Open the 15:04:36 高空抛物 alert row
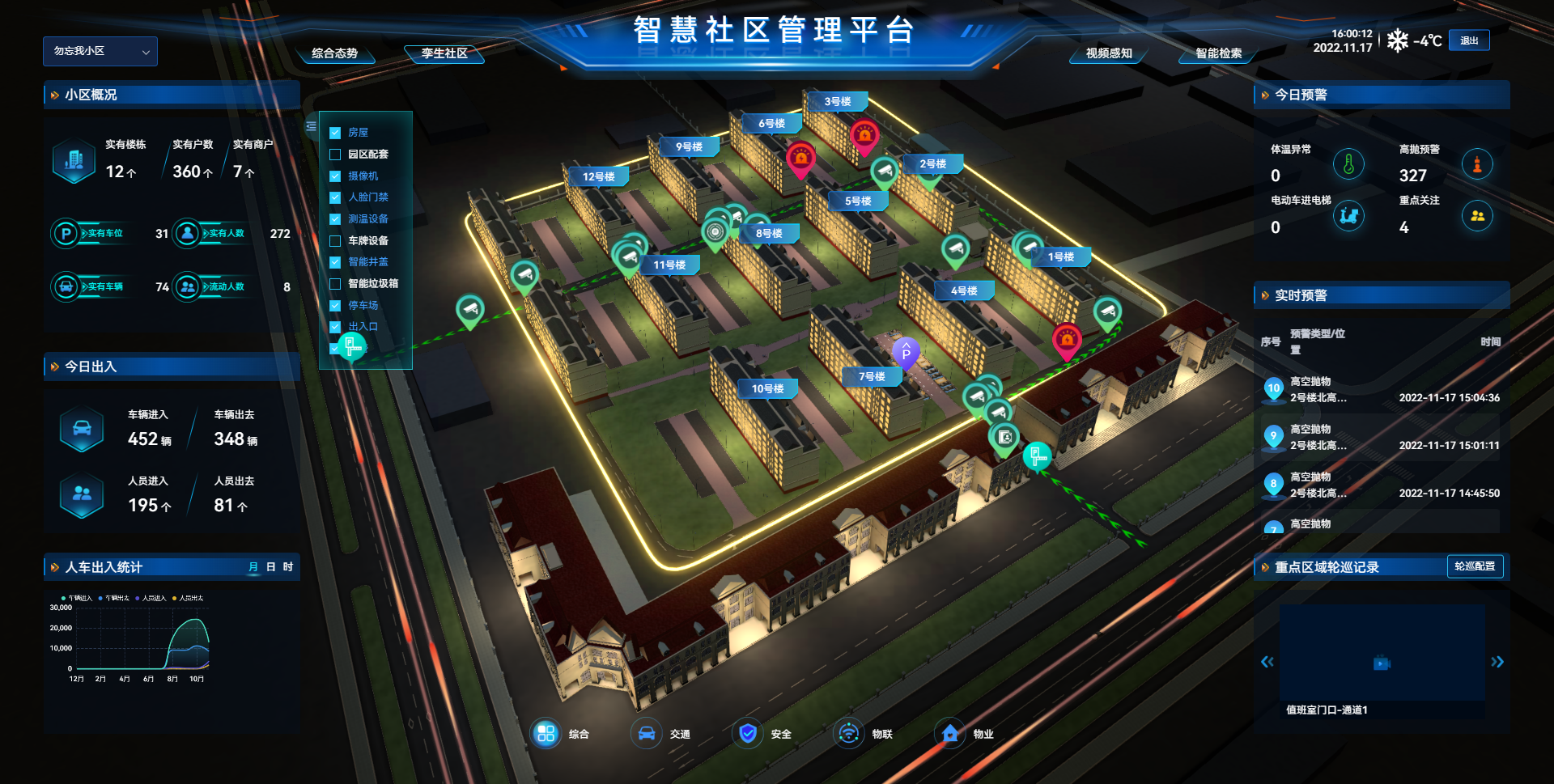This screenshot has width=1554, height=784. pos(1382,390)
